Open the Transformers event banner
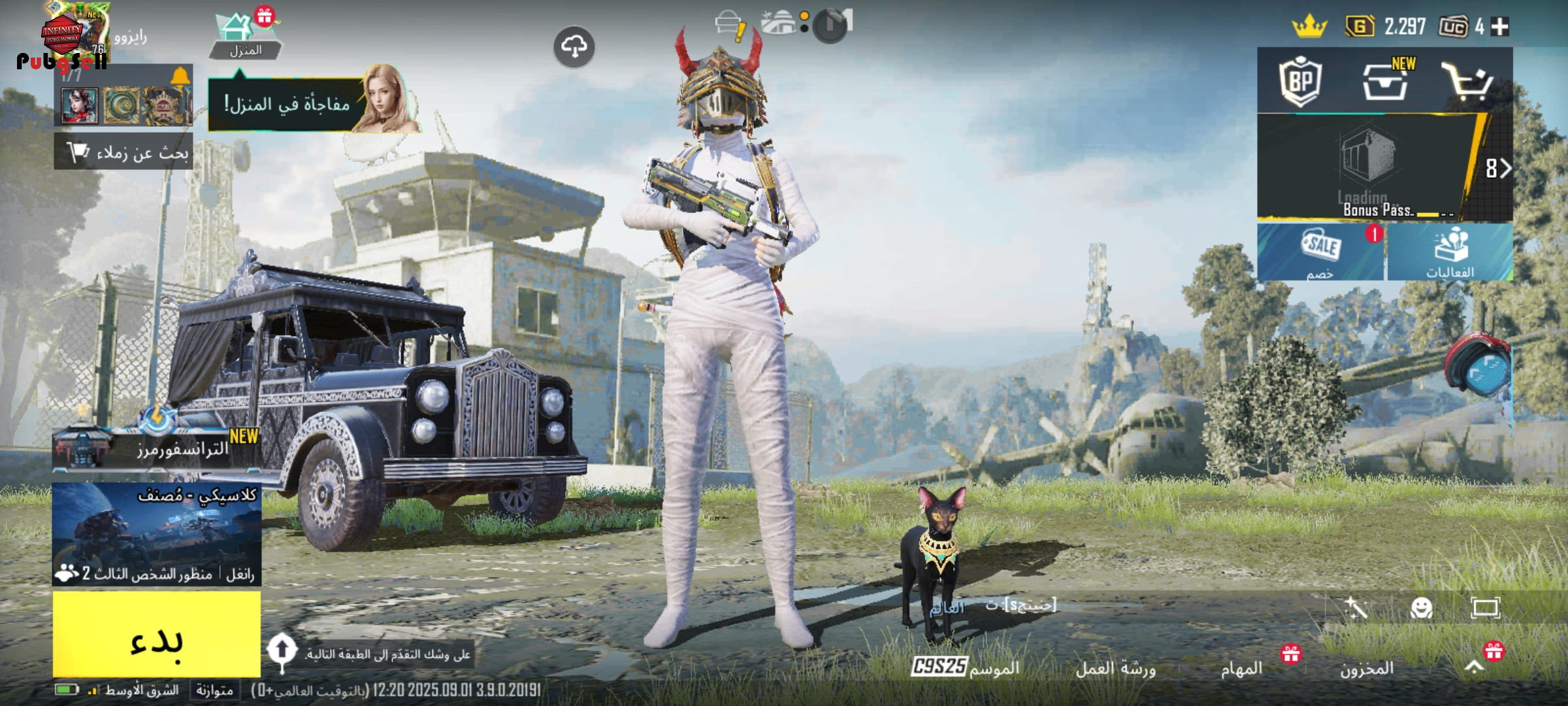The image size is (1568, 706). tap(157, 446)
